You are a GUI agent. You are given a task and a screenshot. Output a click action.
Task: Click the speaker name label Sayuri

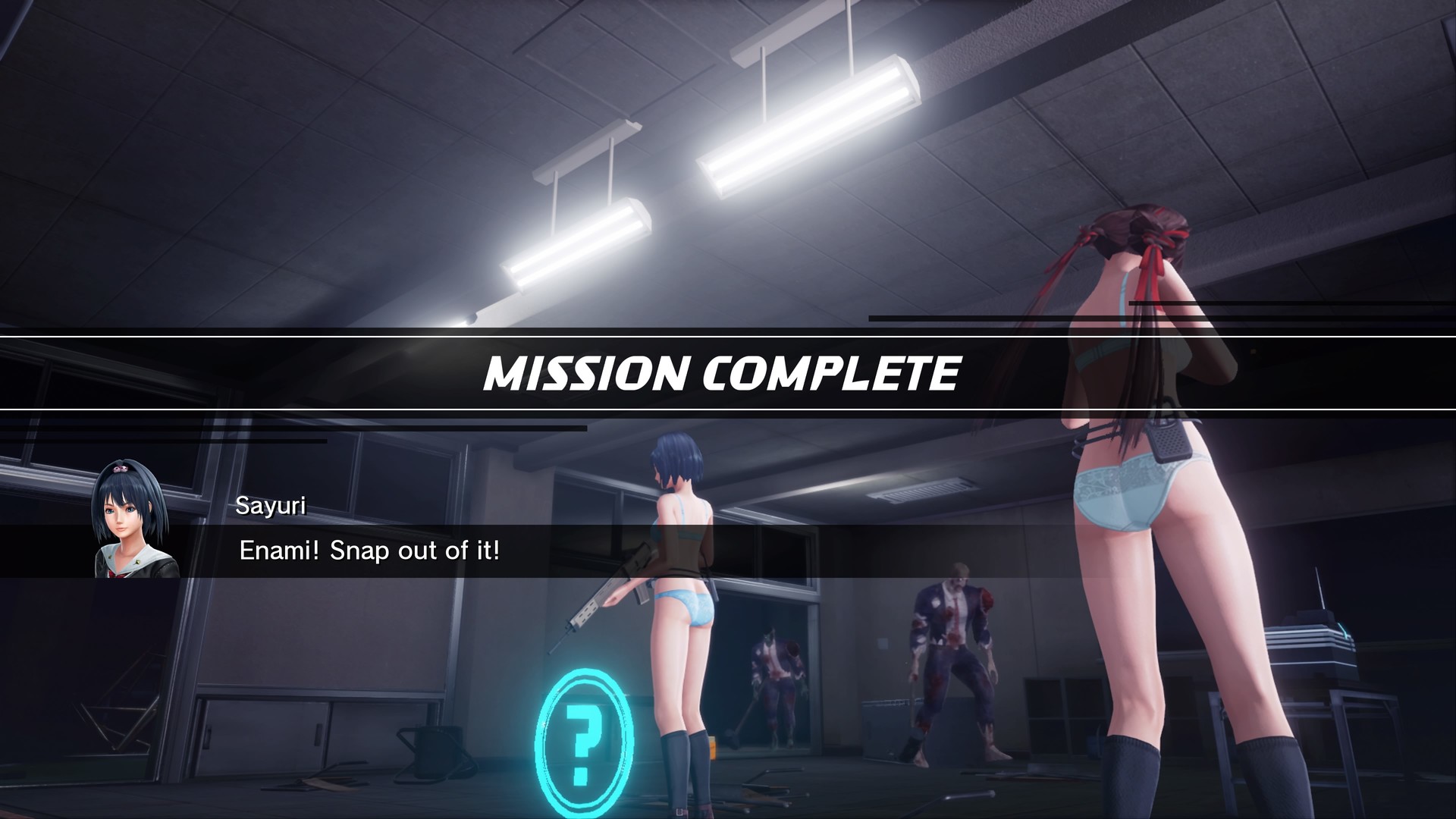point(271,506)
